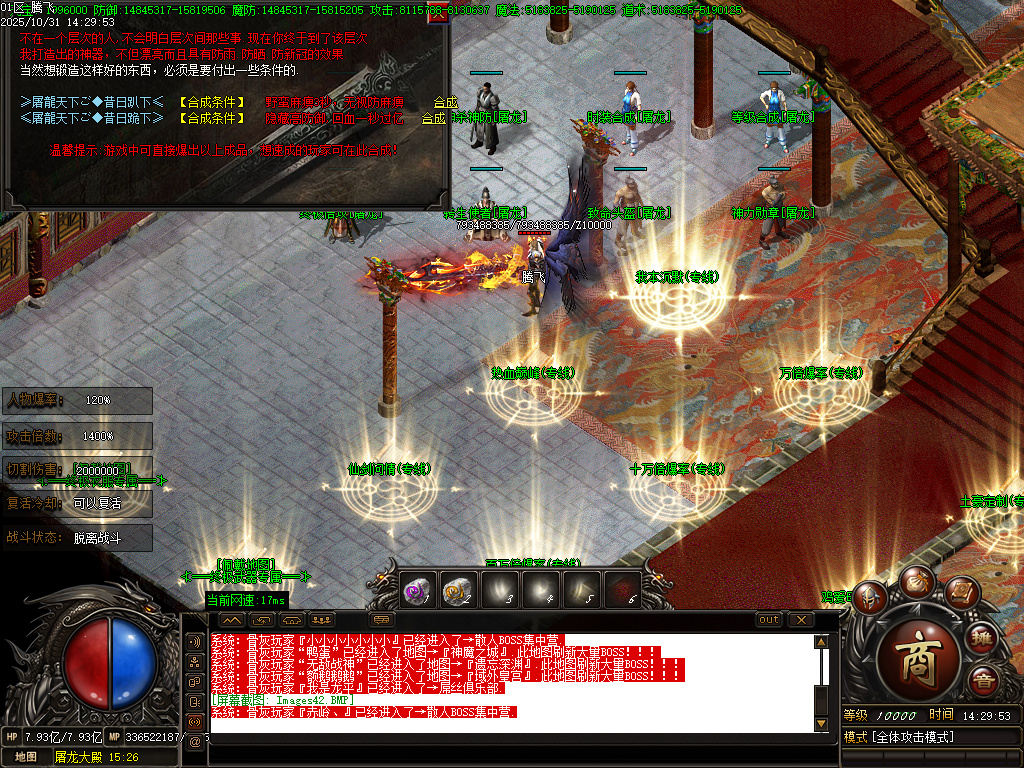Image resolution: width=1024 pixels, height=768 pixels.
Task: Open the 地图 map button
Action: 25,756
